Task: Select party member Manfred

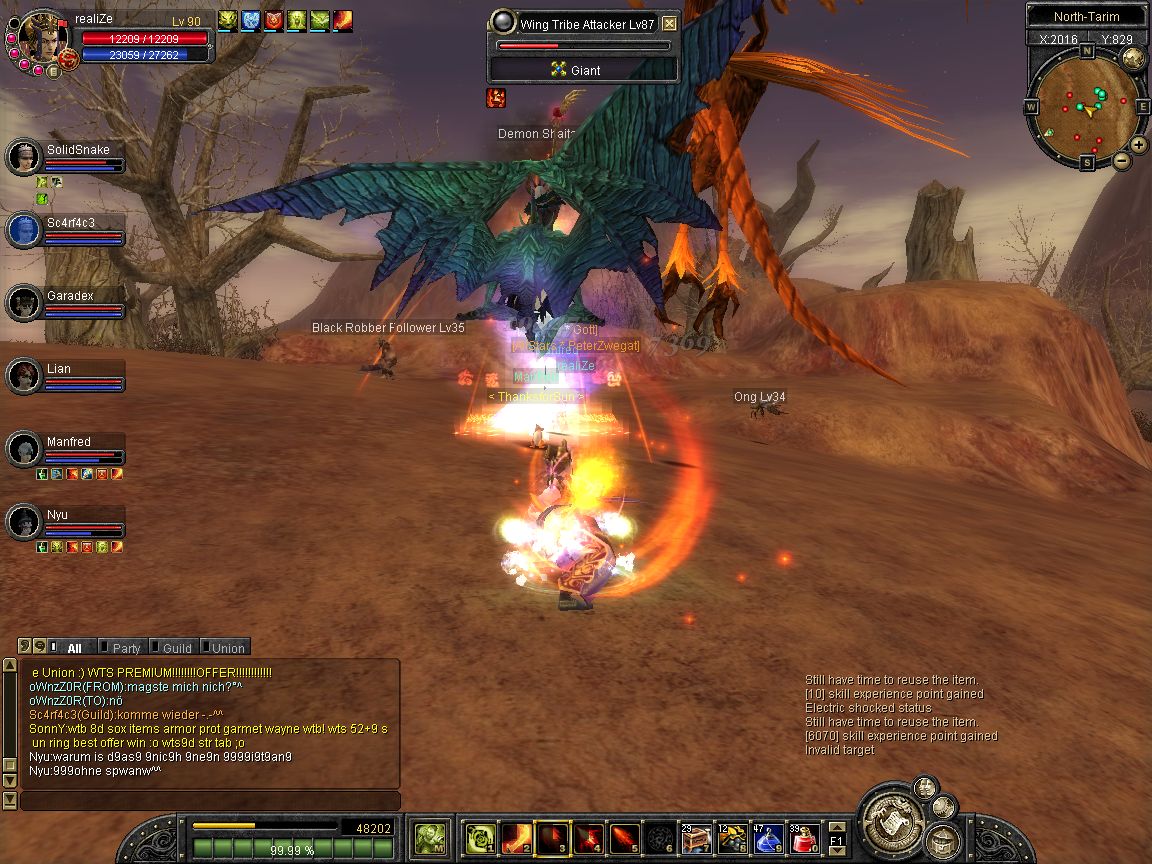Action: click(68, 442)
